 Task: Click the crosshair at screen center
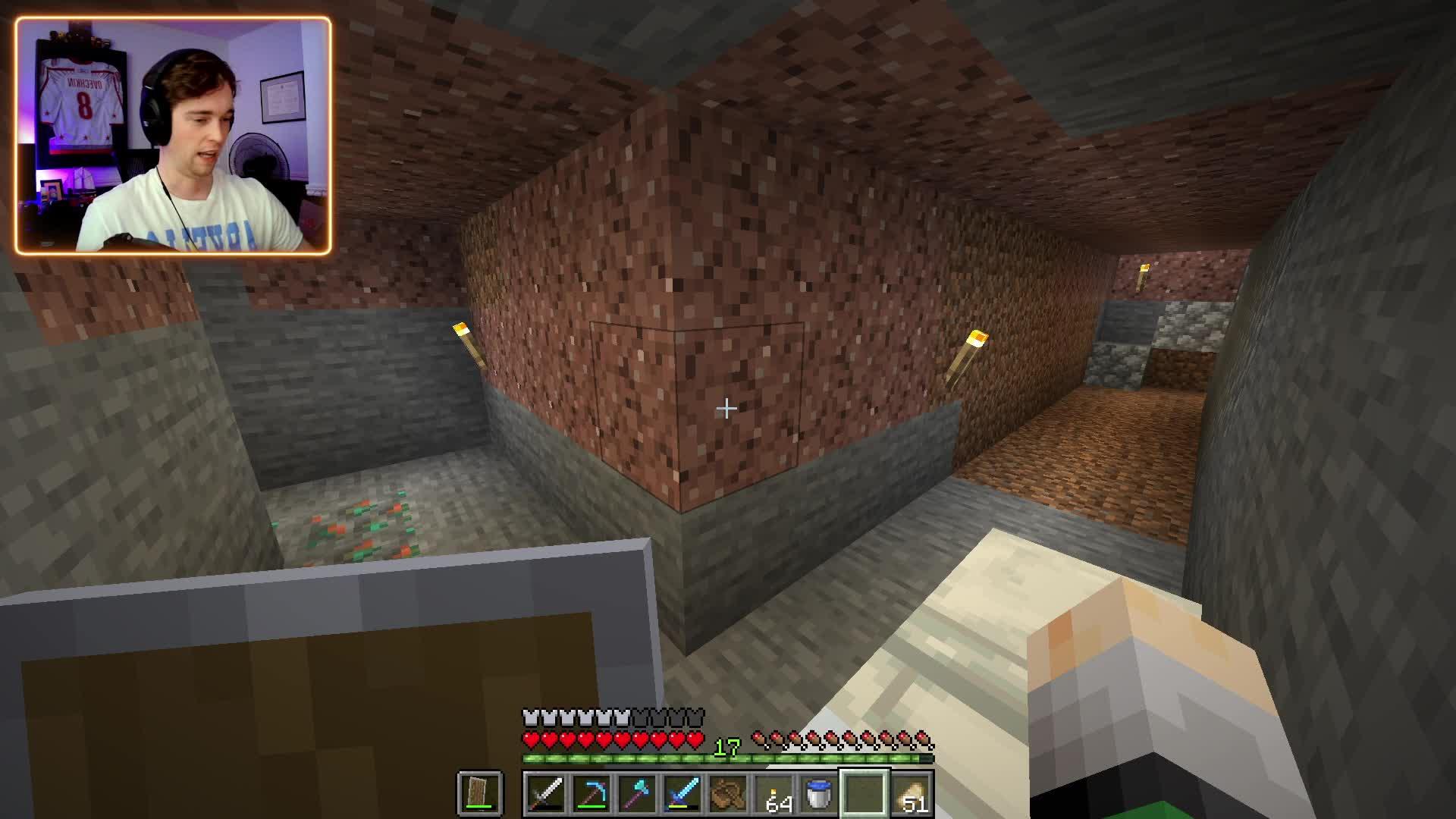tap(726, 408)
